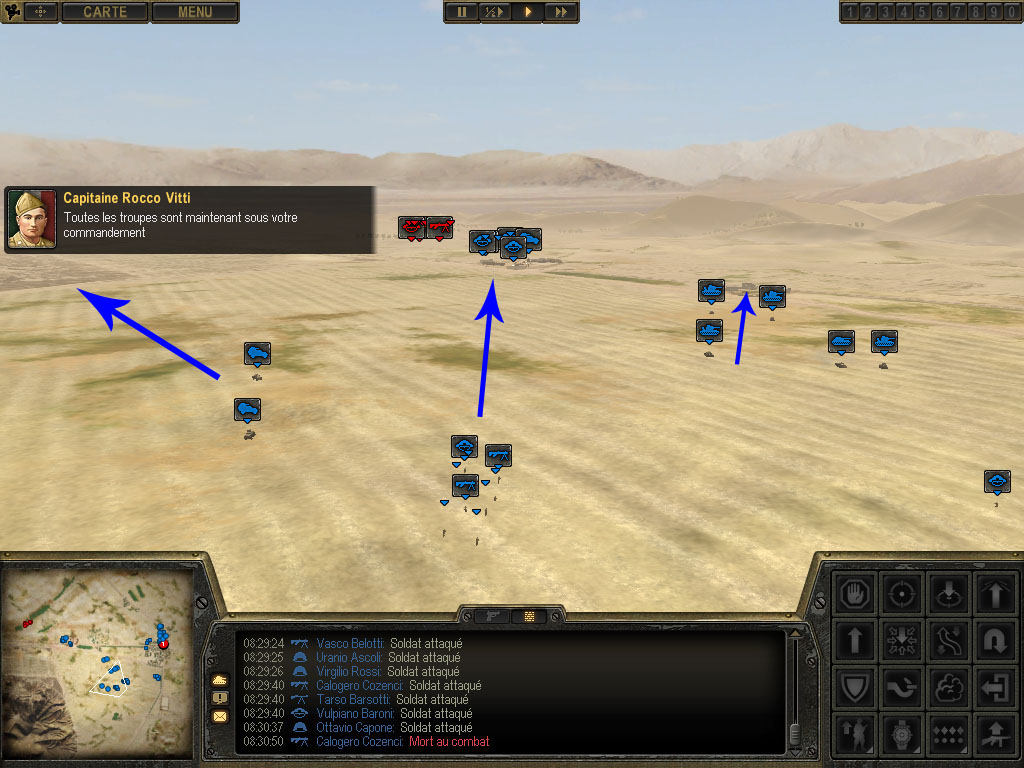Set game to normal play speed

528,12
